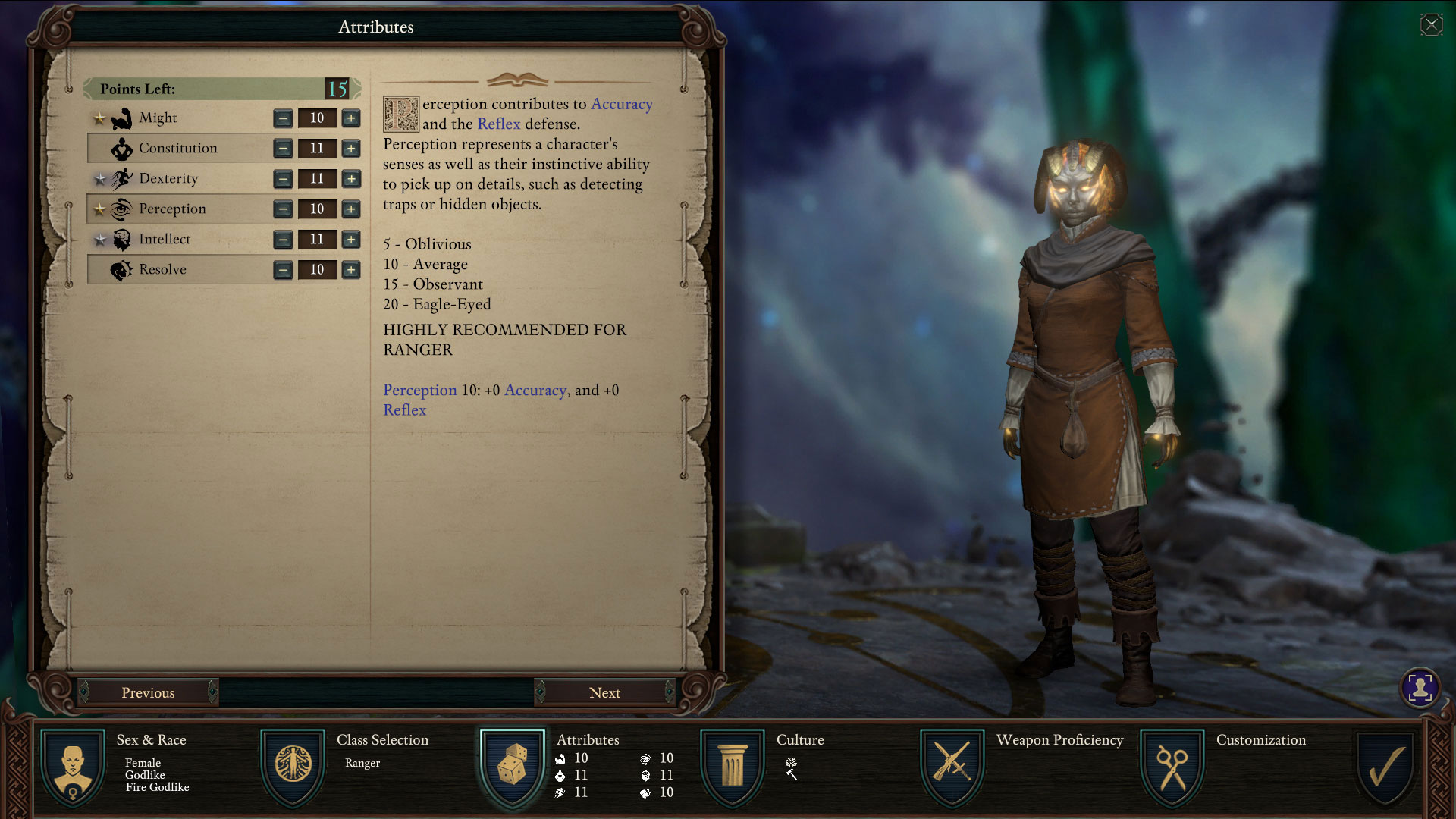The height and width of the screenshot is (819, 1456).
Task: Open the Sex & Race step
Action: click(x=73, y=767)
